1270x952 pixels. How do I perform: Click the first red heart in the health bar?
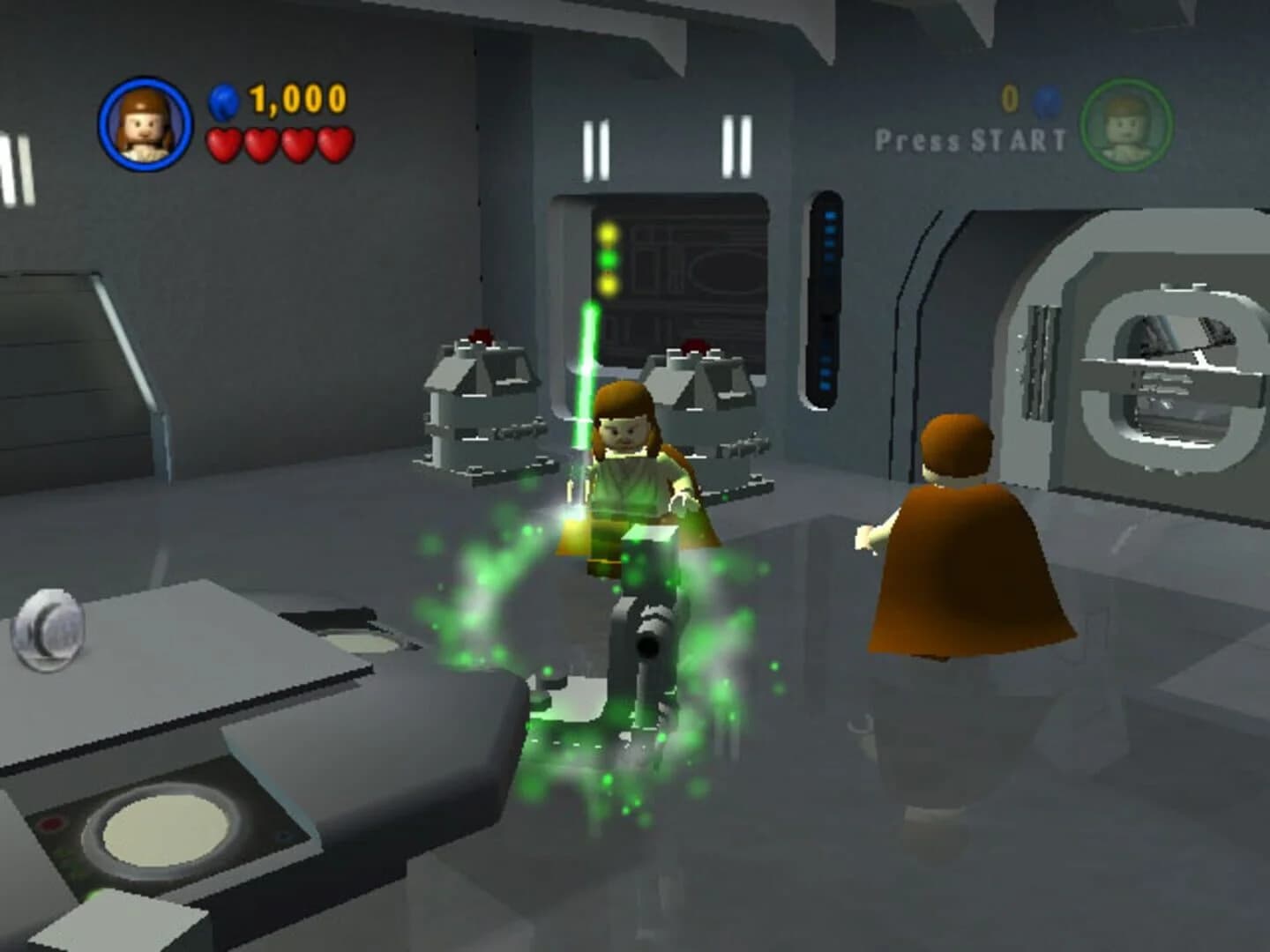click(222, 143)
